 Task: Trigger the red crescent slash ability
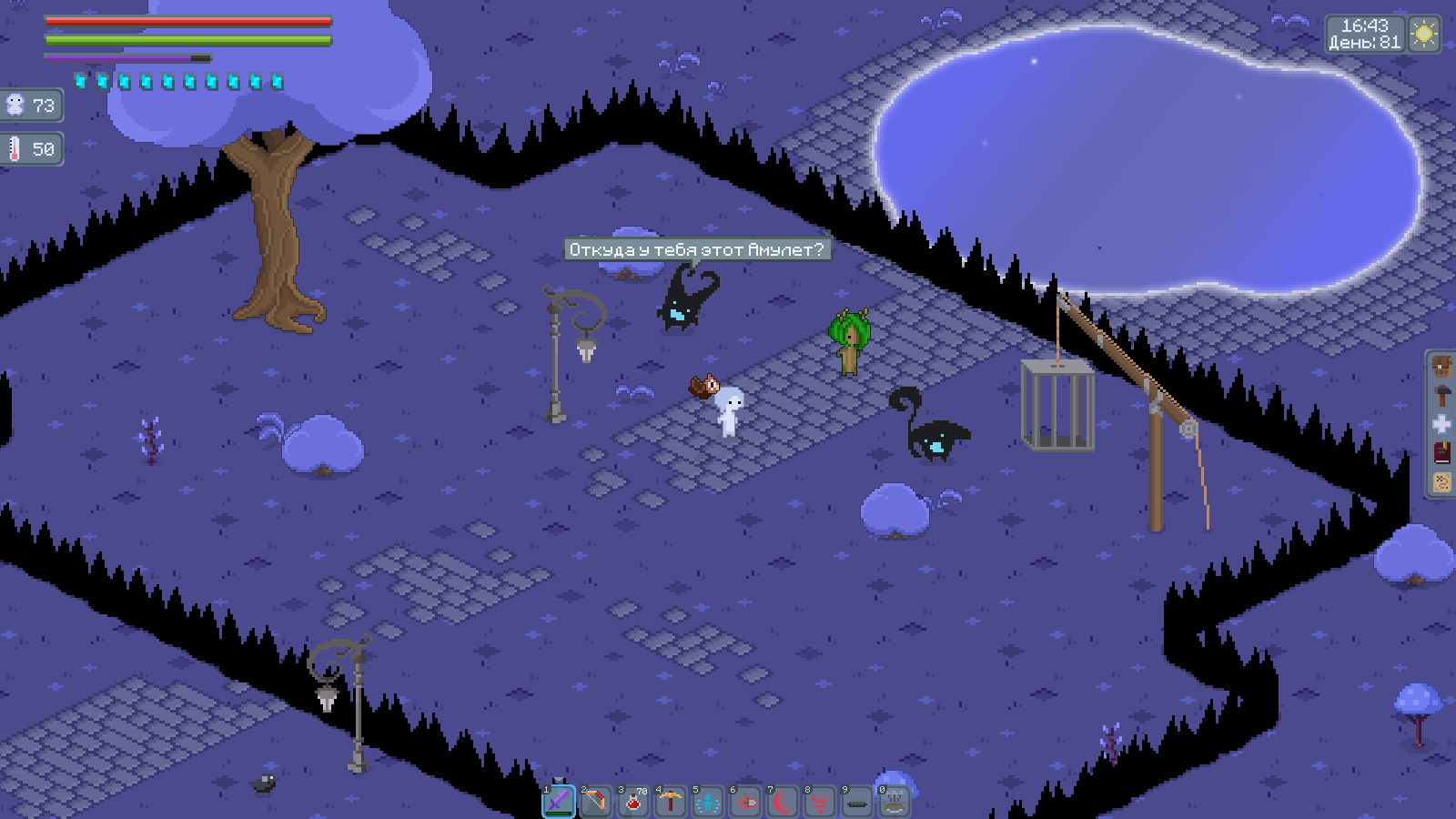(783, 802)
